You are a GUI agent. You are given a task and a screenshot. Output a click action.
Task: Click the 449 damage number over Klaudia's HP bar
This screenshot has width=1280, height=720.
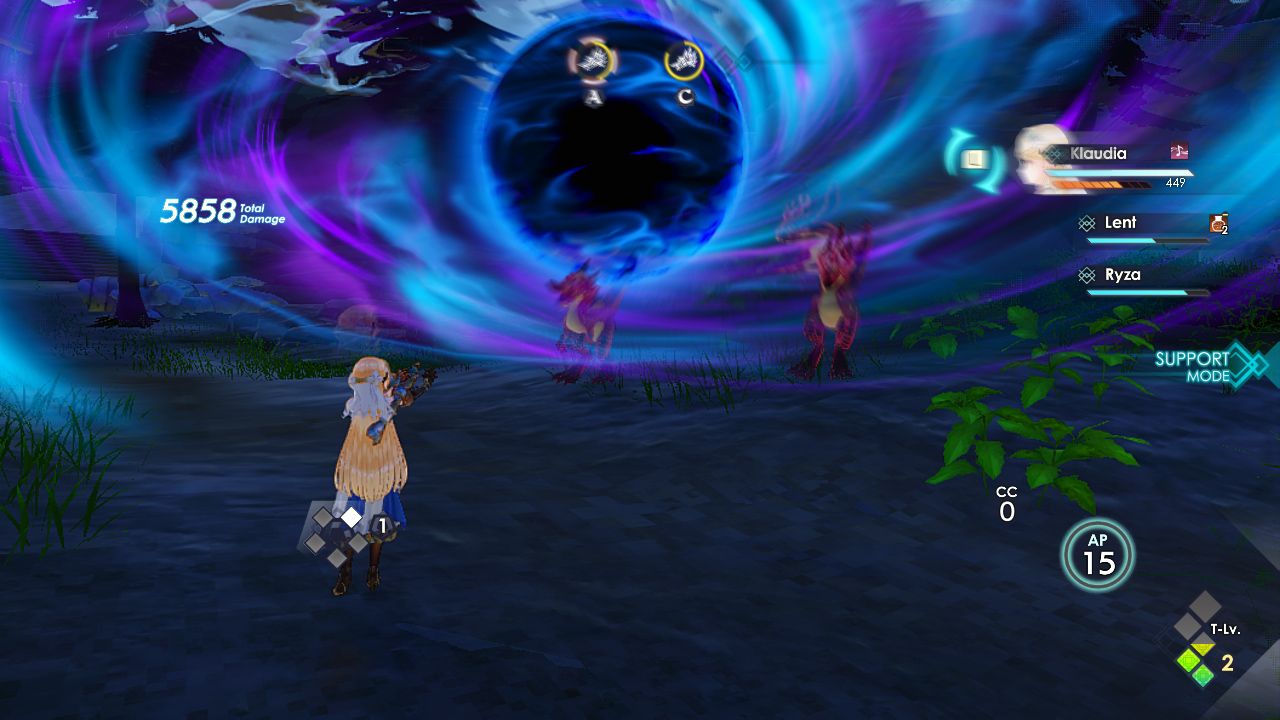coord(1175,184)
